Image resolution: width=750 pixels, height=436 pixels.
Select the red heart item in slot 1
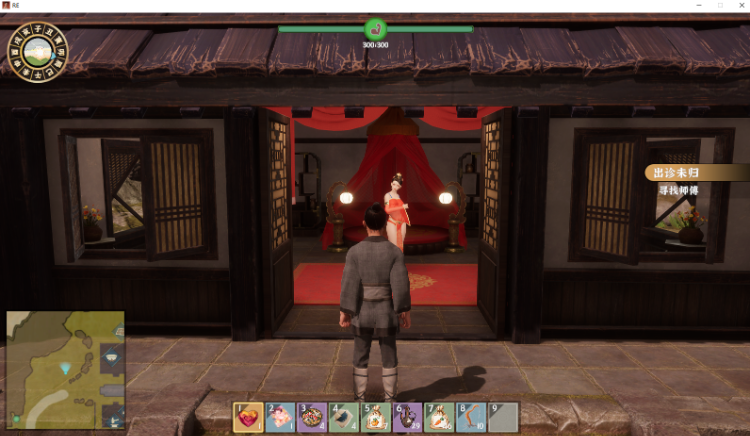click(x=248, y=417)
